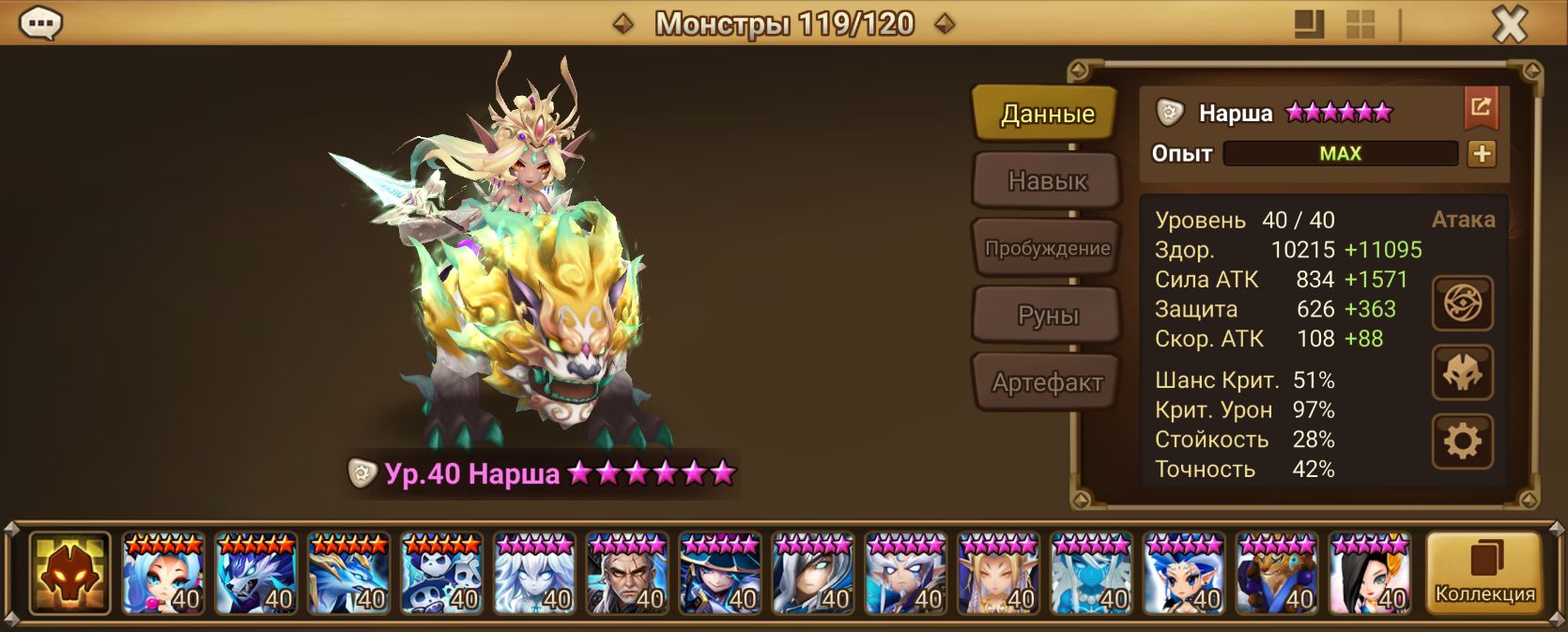The image size is (1568, 632).
Task: Click the eye emblem icon button
Action: (1462, 303)
